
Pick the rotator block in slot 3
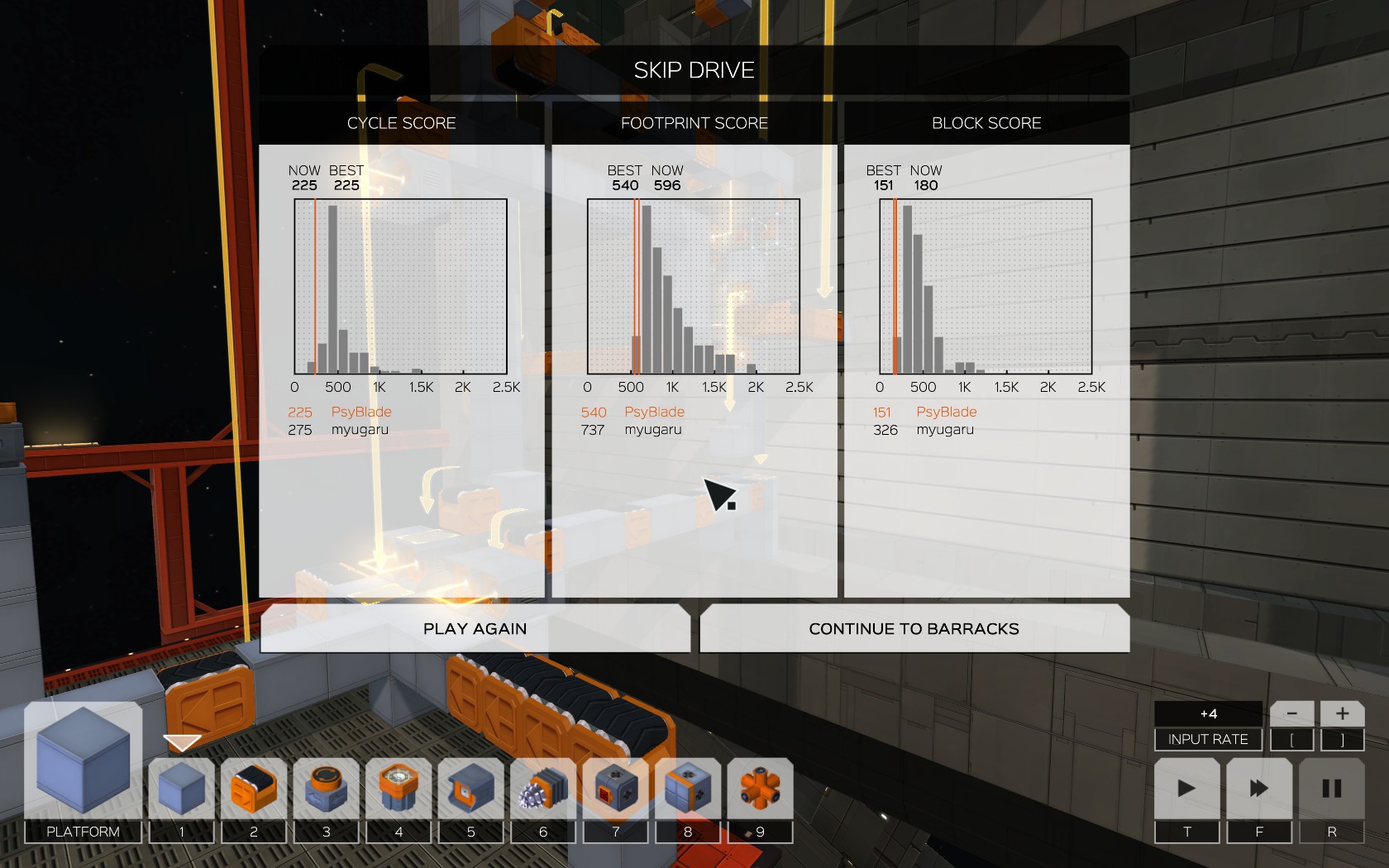(x=327, y=789)
